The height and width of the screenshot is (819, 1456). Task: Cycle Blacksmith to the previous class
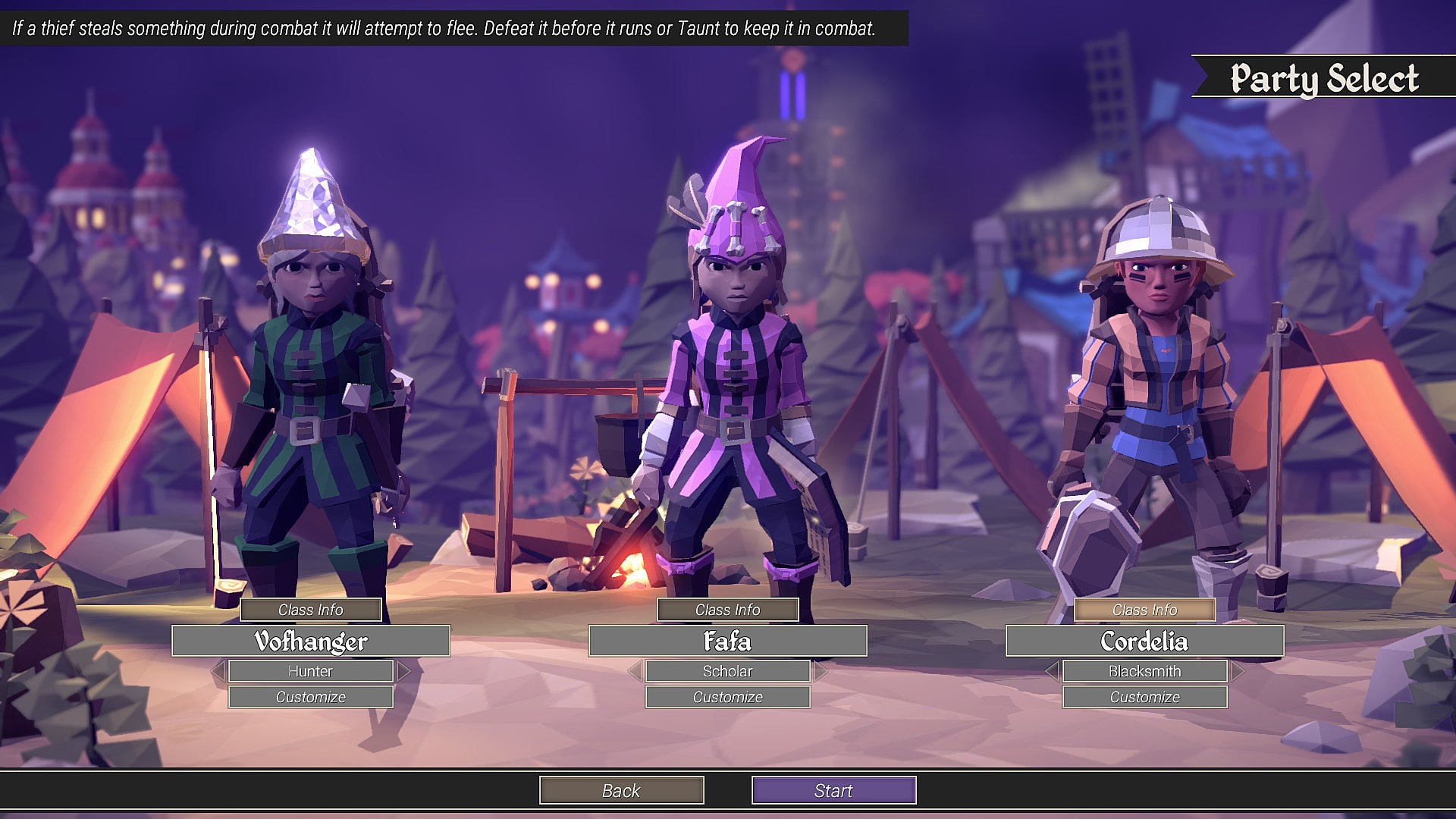(x=1053, y=671)
